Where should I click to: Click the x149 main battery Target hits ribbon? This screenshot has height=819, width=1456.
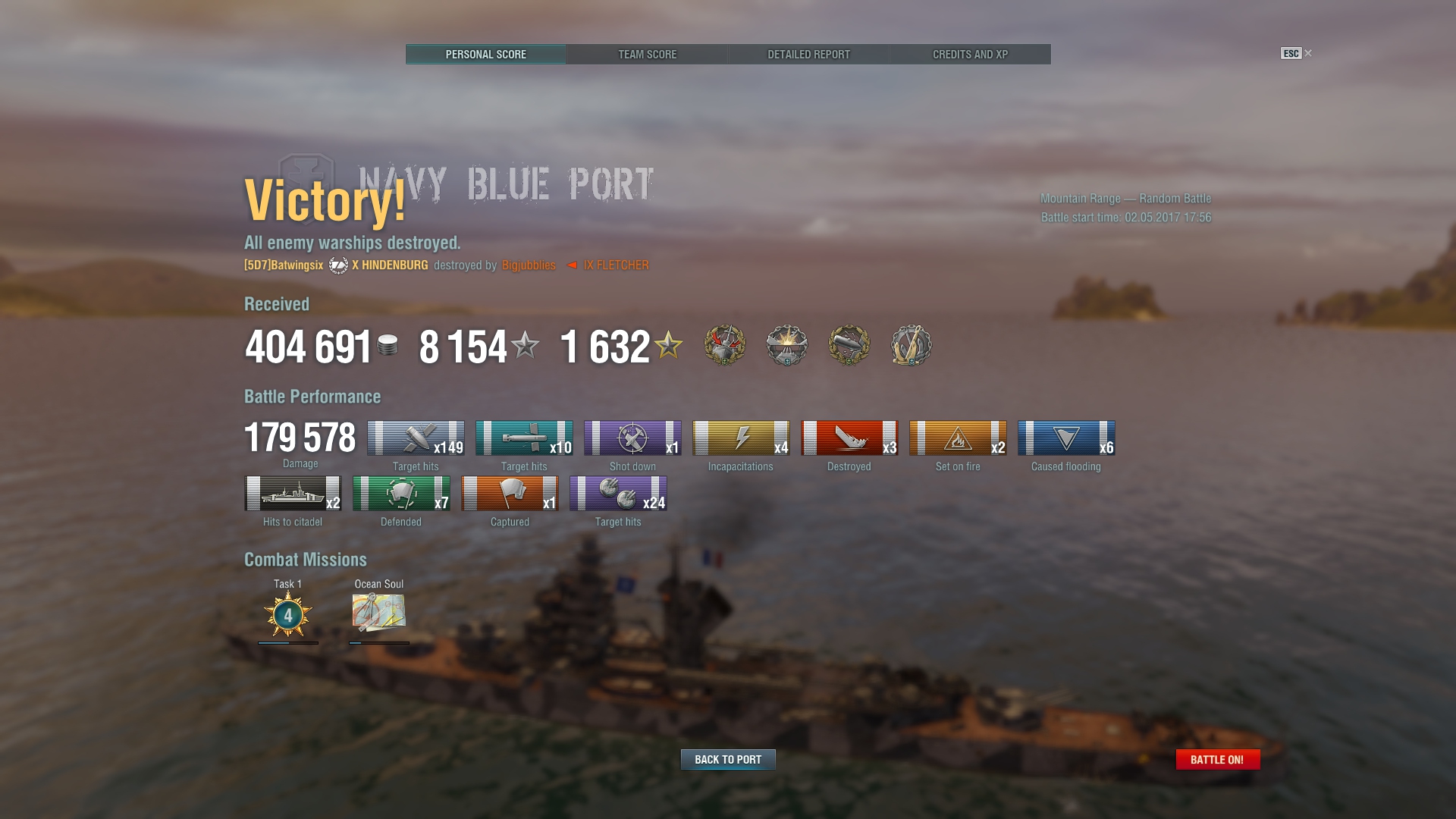click(416, 438)
